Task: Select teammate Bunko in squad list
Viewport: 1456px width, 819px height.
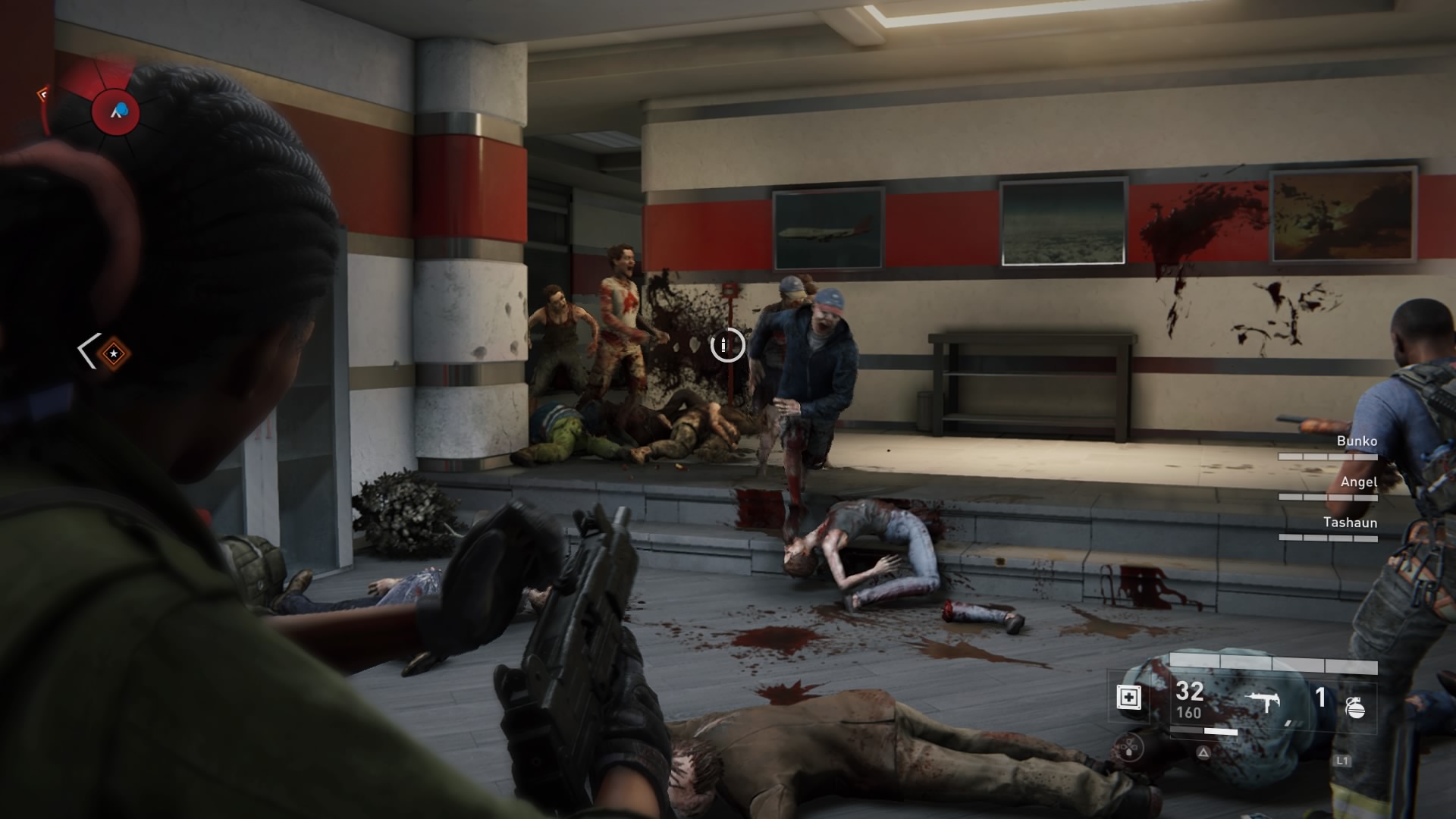Action: pyautogui.click(x=1356, y=441)
